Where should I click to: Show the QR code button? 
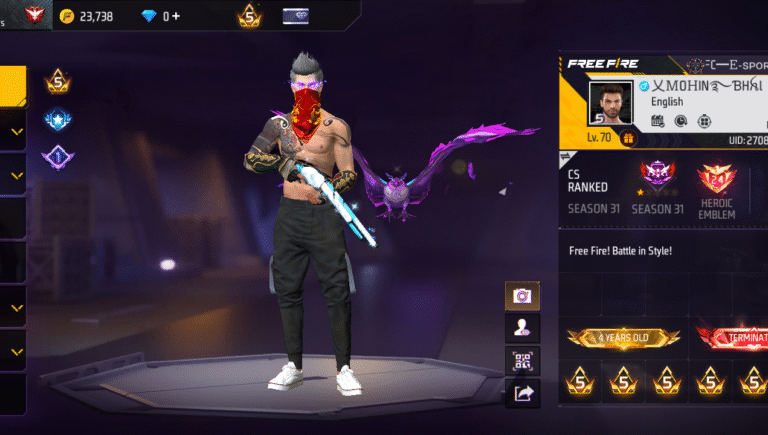521,361
